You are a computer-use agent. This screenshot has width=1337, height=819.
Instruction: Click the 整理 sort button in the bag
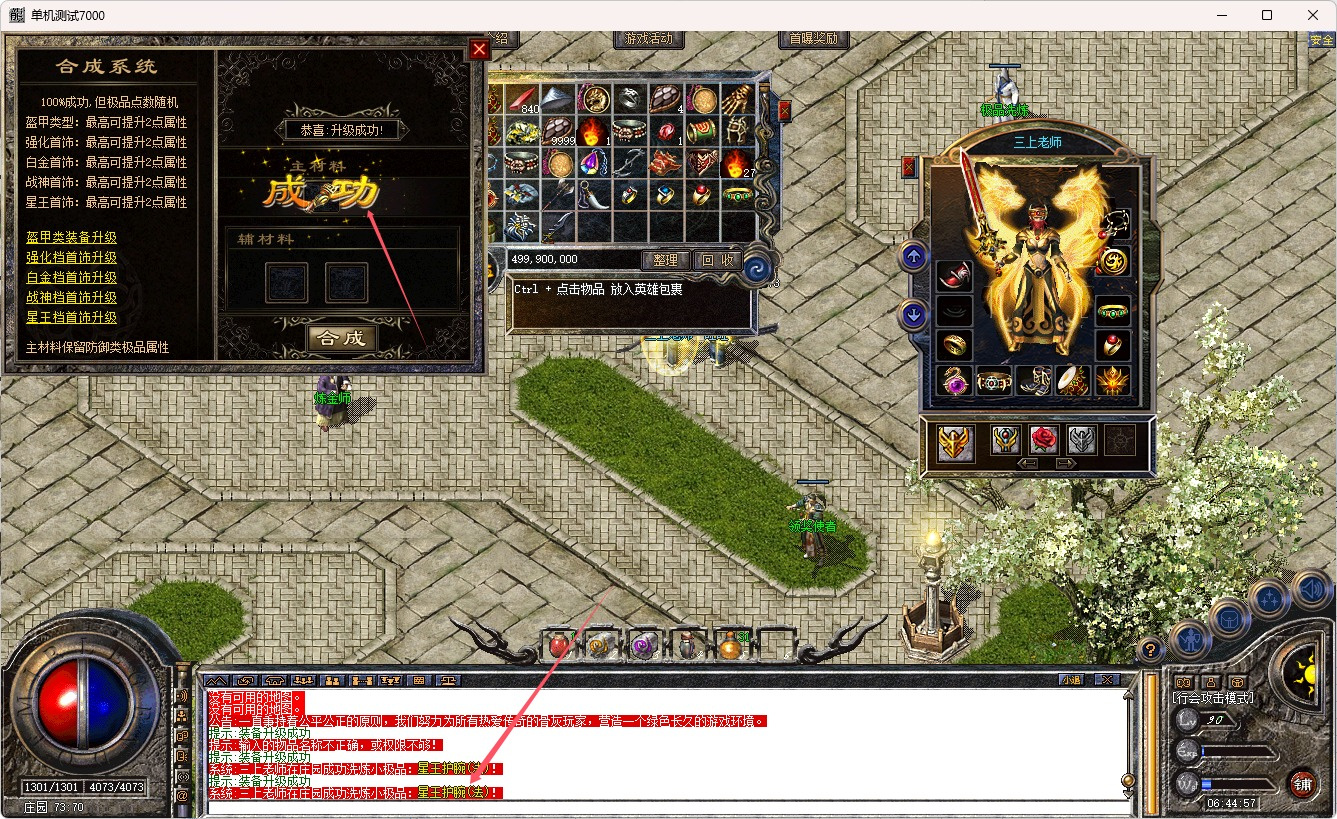point(665,260)
